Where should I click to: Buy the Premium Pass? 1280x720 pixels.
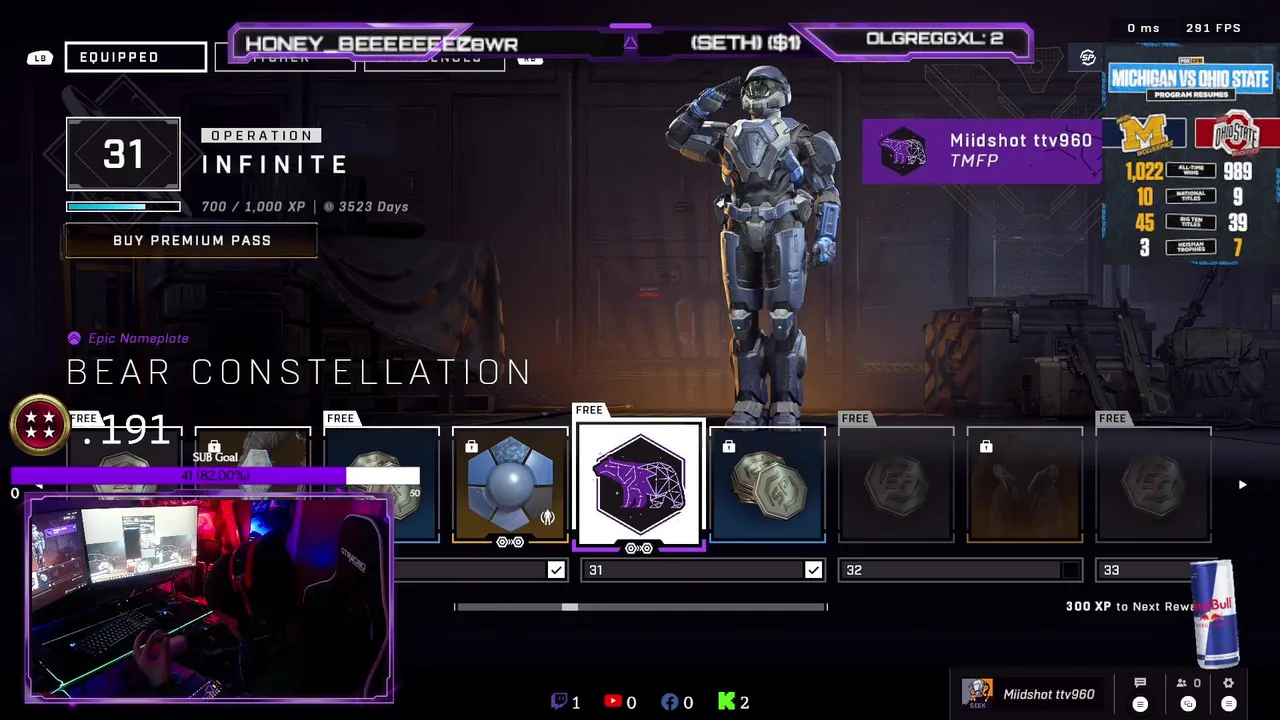pos(191,241)
